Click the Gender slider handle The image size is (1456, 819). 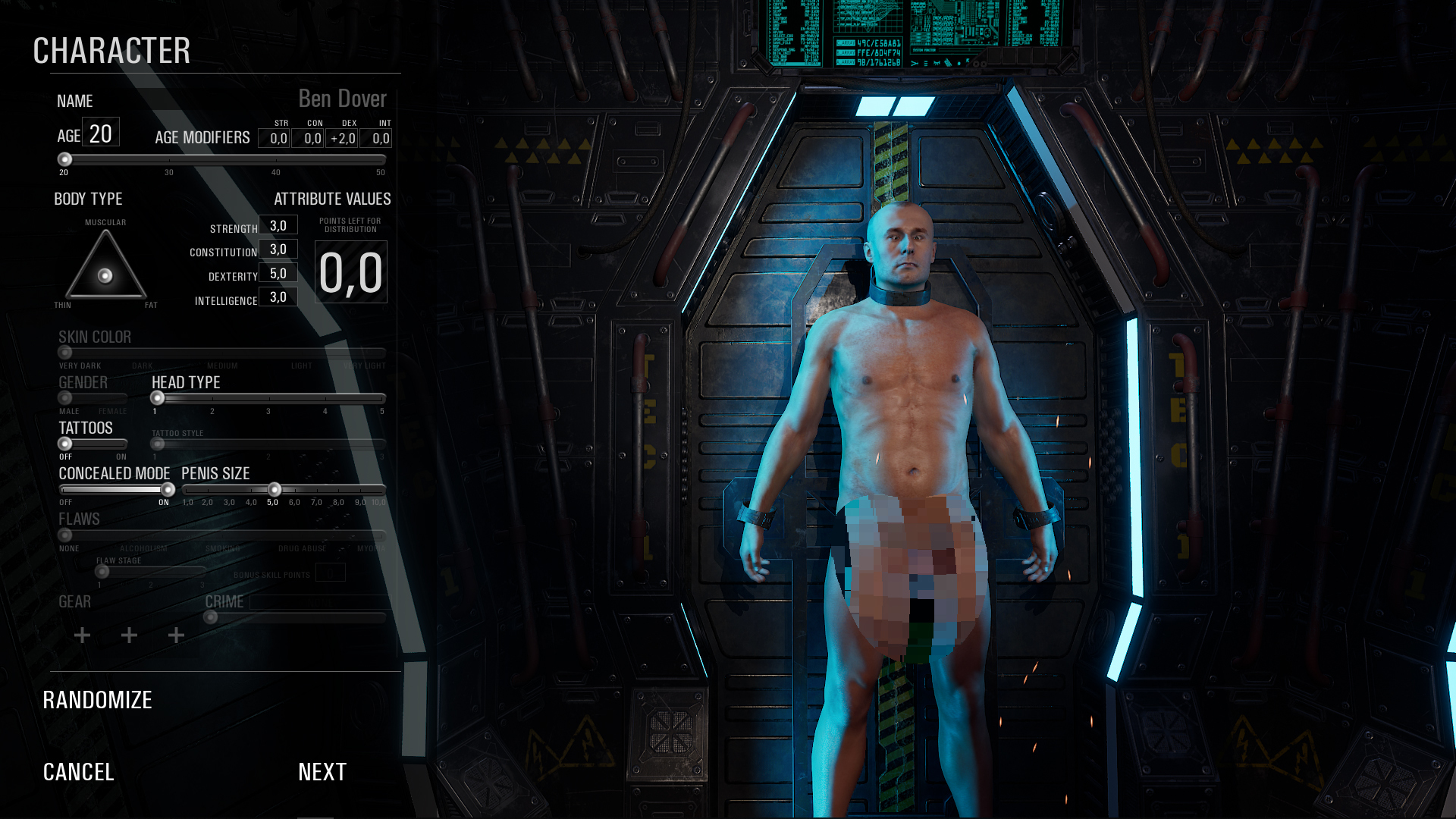65,398
